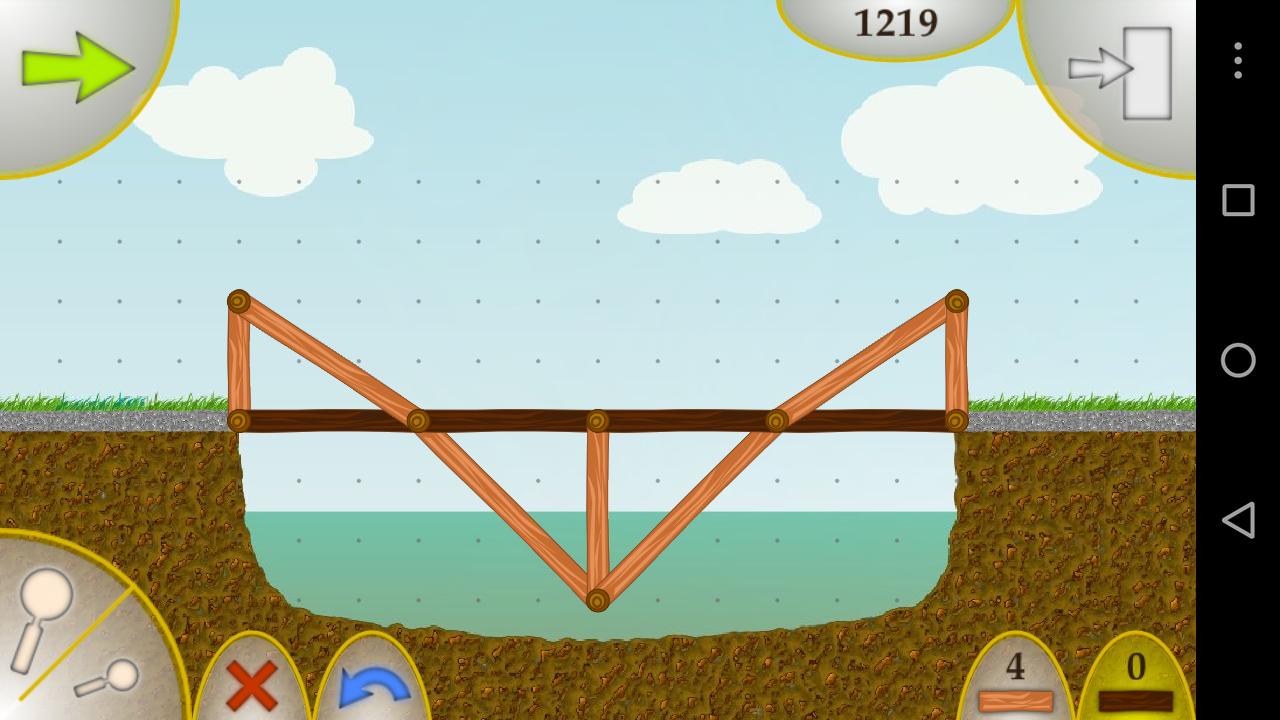
Task: Start the bridge simulation with green arrow
Action: (x=75, y=70)
